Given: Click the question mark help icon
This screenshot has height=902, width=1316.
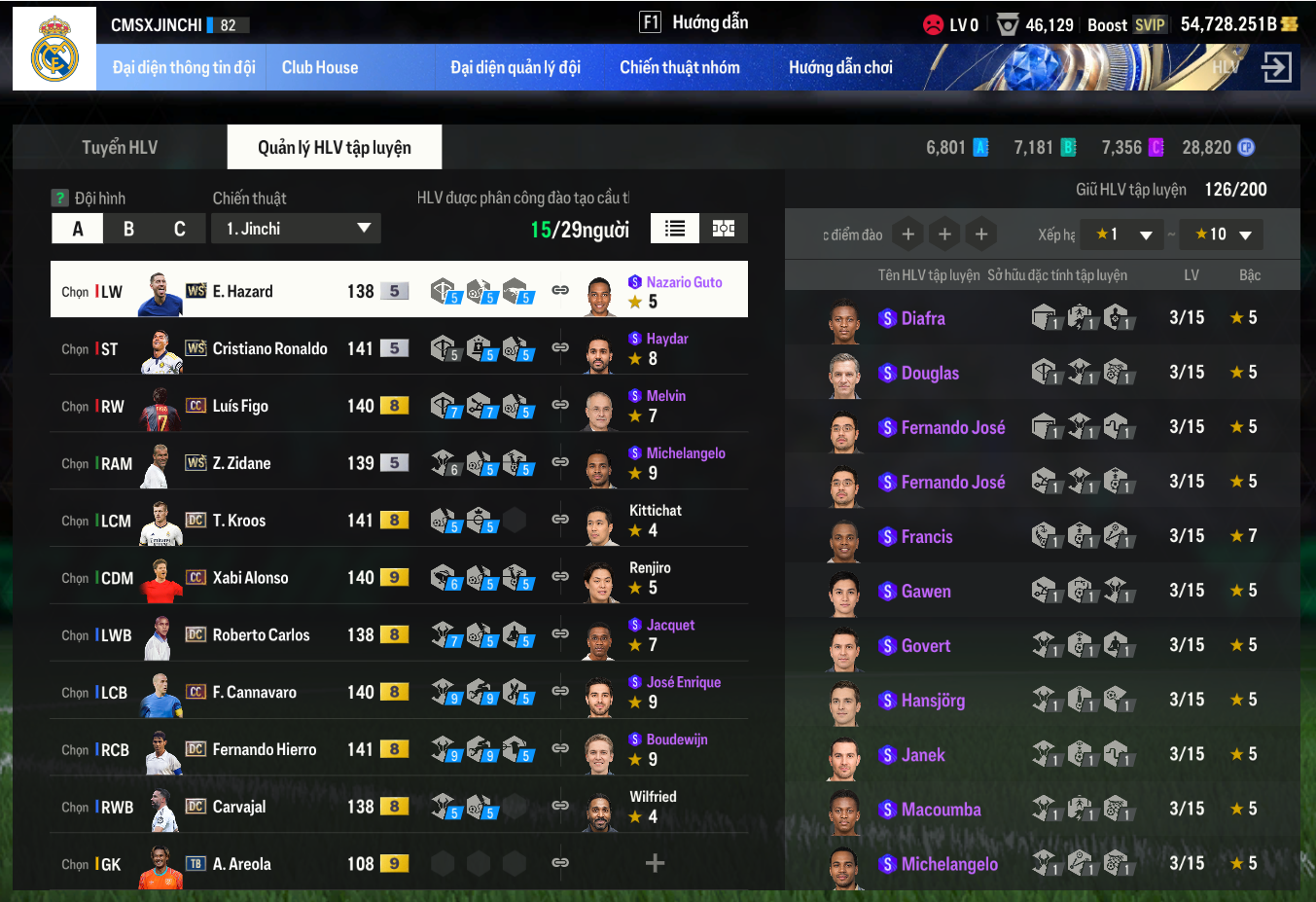Looking at the screenshot, I should (60, 198).
